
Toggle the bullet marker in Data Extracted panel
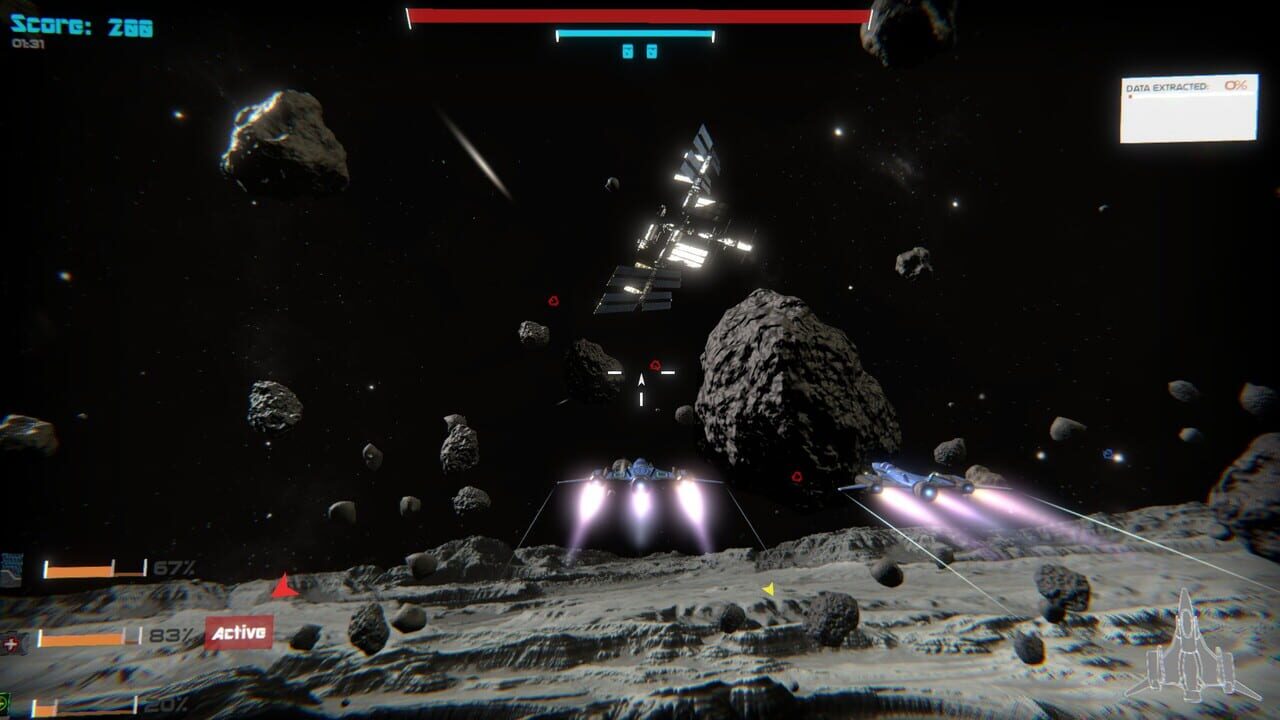pyautogui.click(x=1129, y=96)
